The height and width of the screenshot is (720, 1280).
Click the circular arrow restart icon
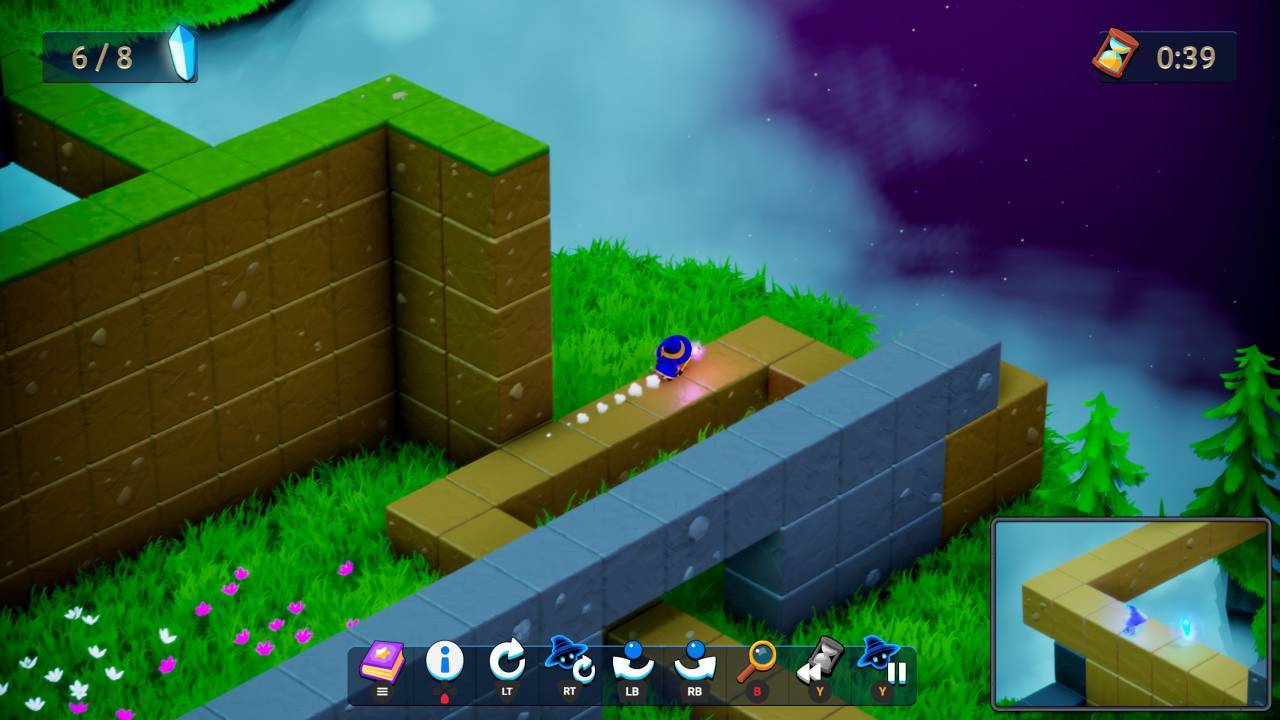point(507,662)
